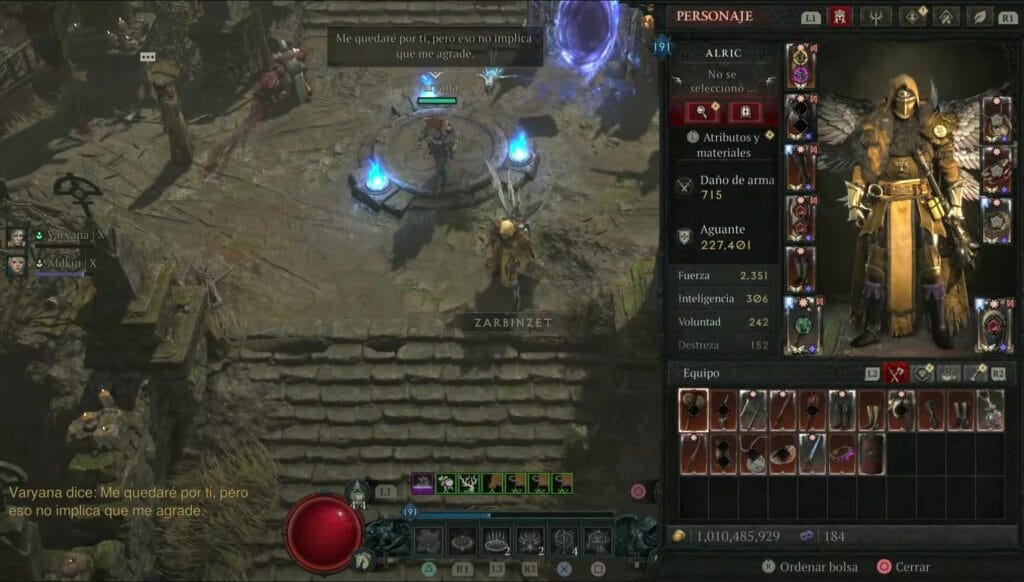Click the healing potion icon by health orb
This screenshot has width=1024, height=582.
pos(360,492)
